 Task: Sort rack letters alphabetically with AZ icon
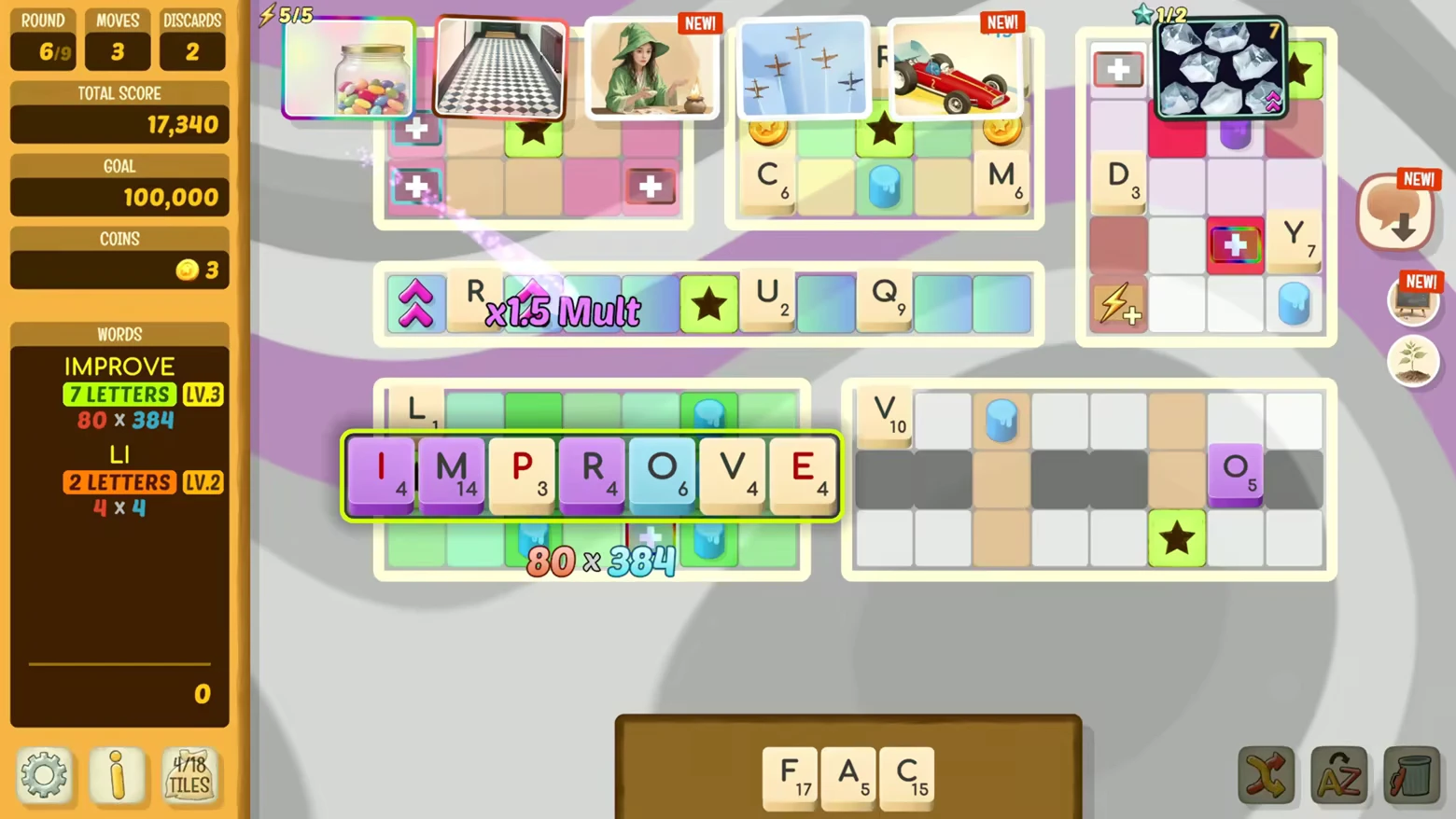(x=1339, y=775)
